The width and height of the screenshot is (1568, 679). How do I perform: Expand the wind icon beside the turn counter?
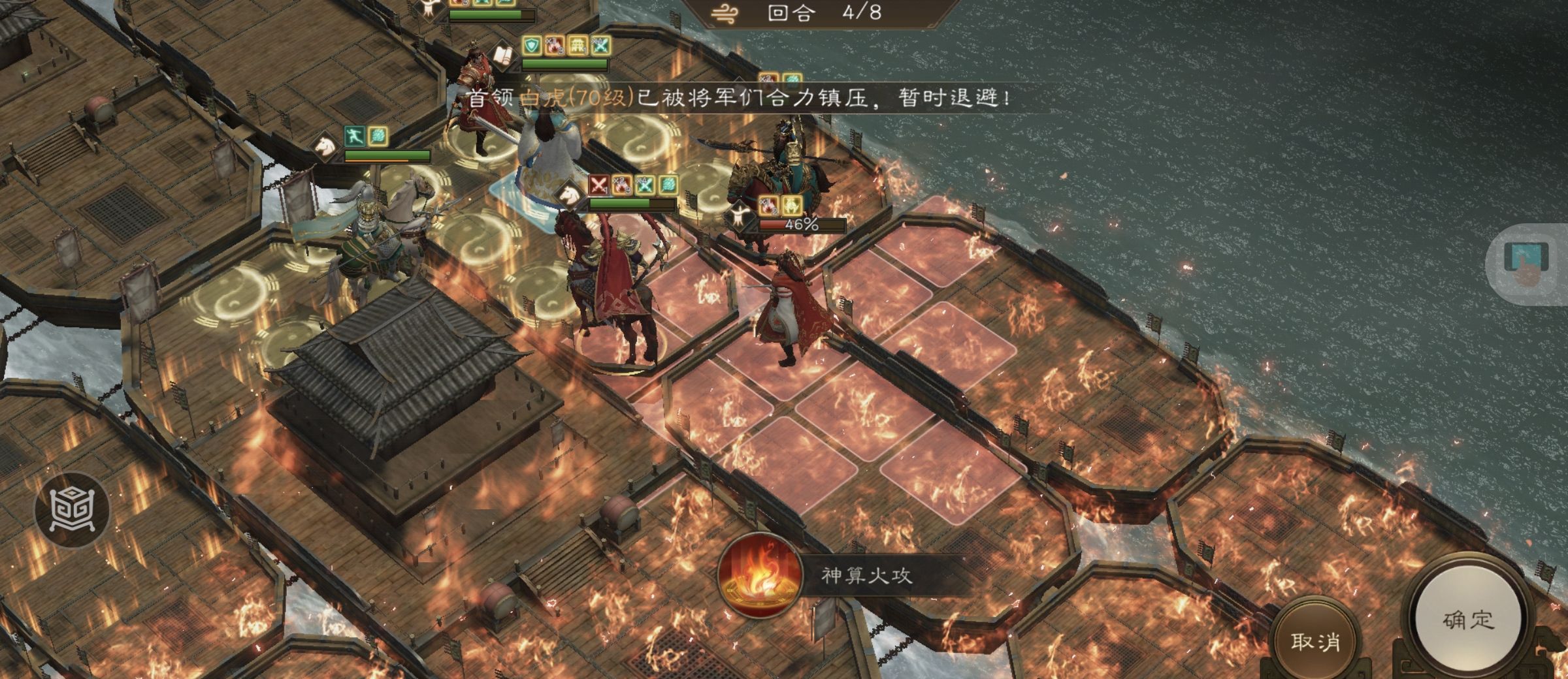(725, 12)
